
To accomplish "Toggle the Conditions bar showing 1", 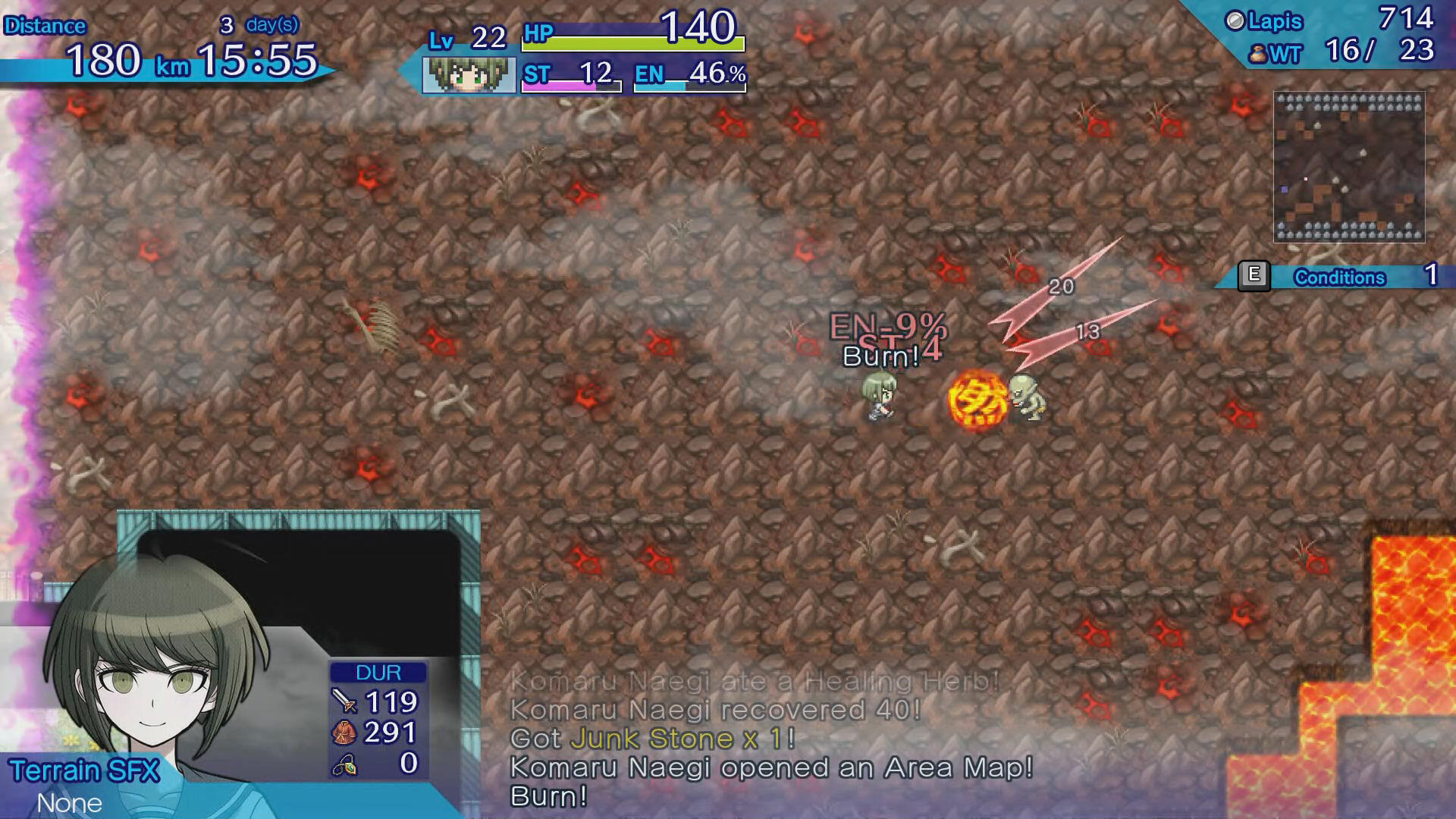I will click(1342, 278).
